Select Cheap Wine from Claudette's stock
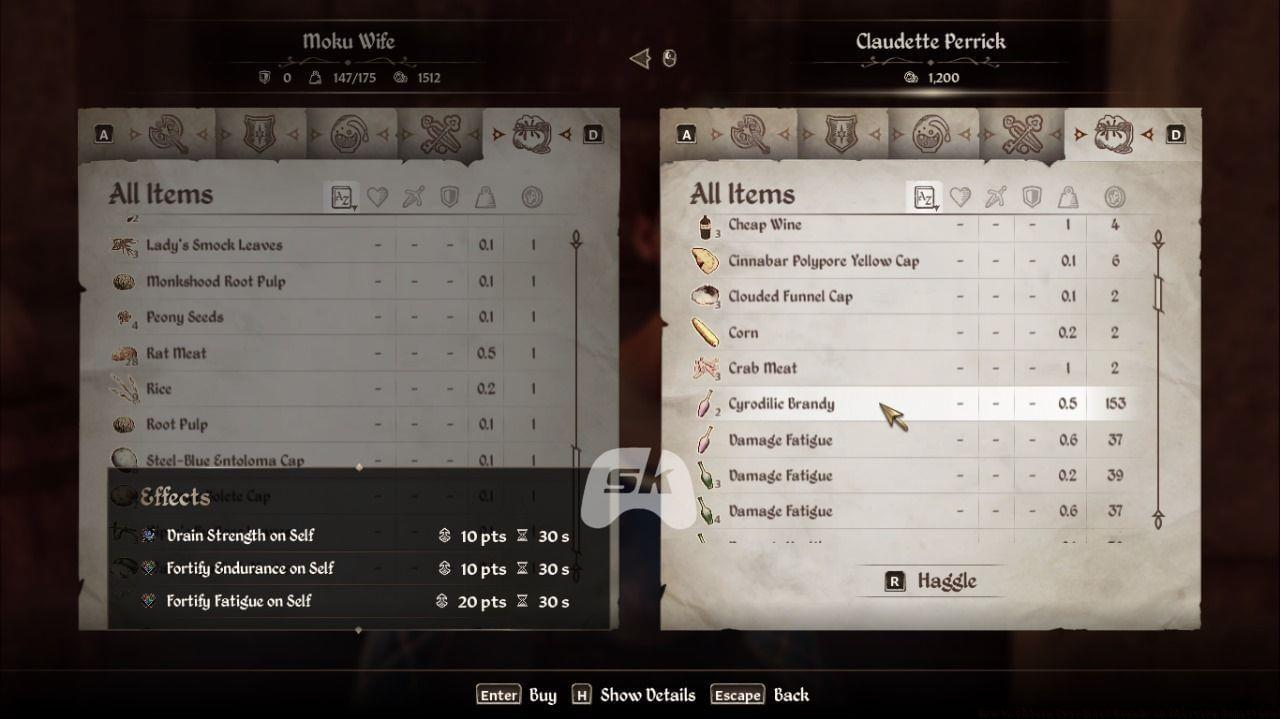1280x719 pixels. coord(764,225)
